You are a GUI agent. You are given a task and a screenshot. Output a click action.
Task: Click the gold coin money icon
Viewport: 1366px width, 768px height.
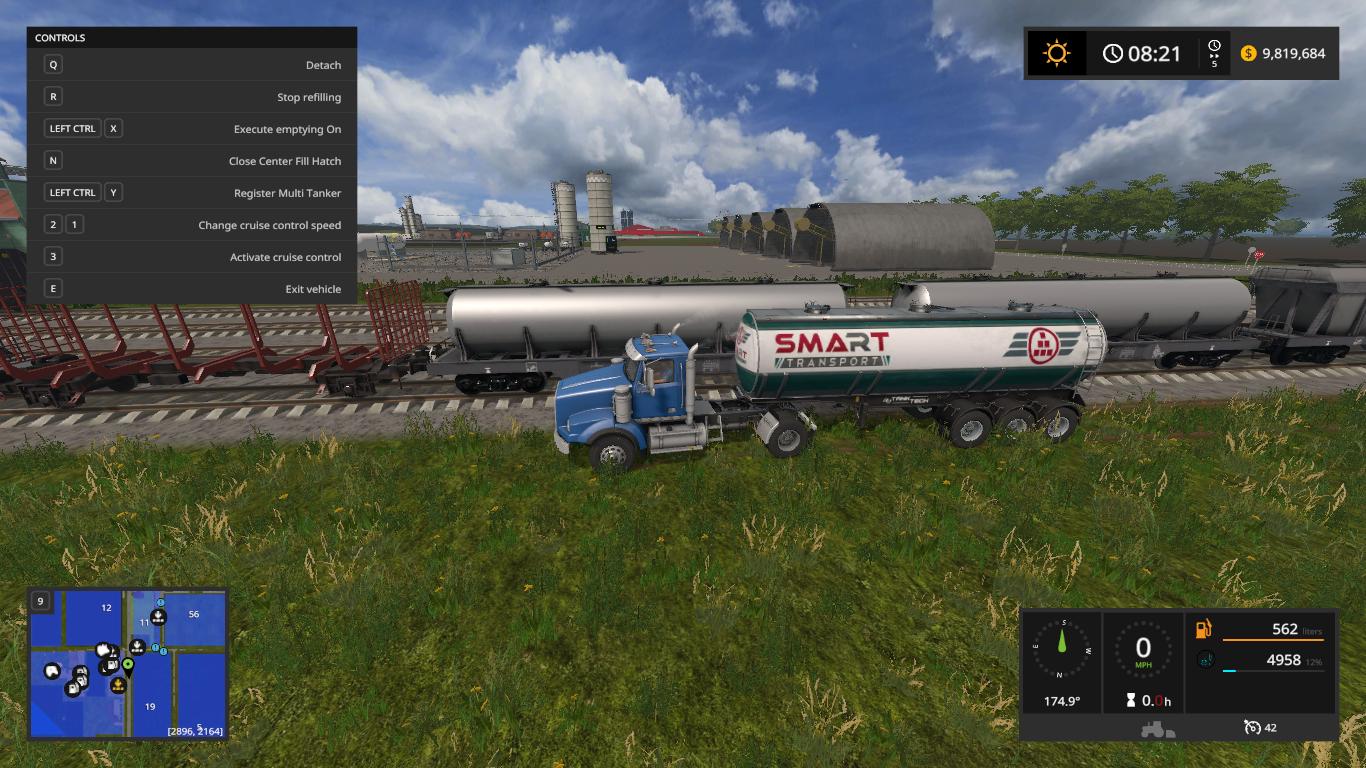tap(1248, 53)
